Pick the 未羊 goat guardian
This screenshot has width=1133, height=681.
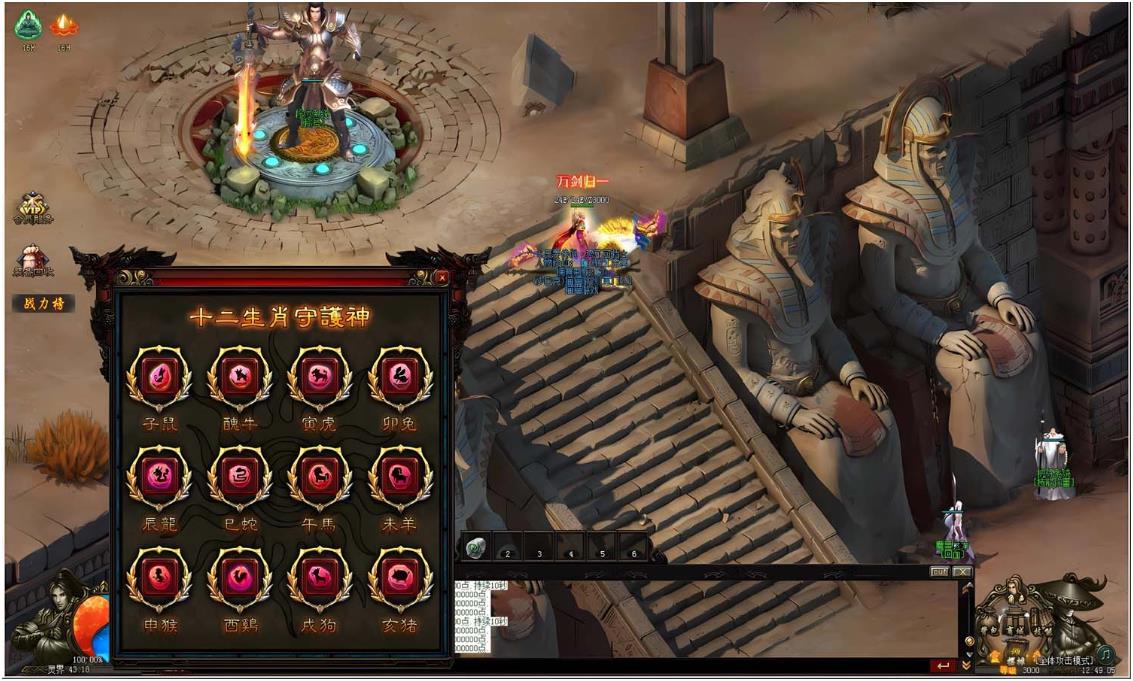click(400, 477)
